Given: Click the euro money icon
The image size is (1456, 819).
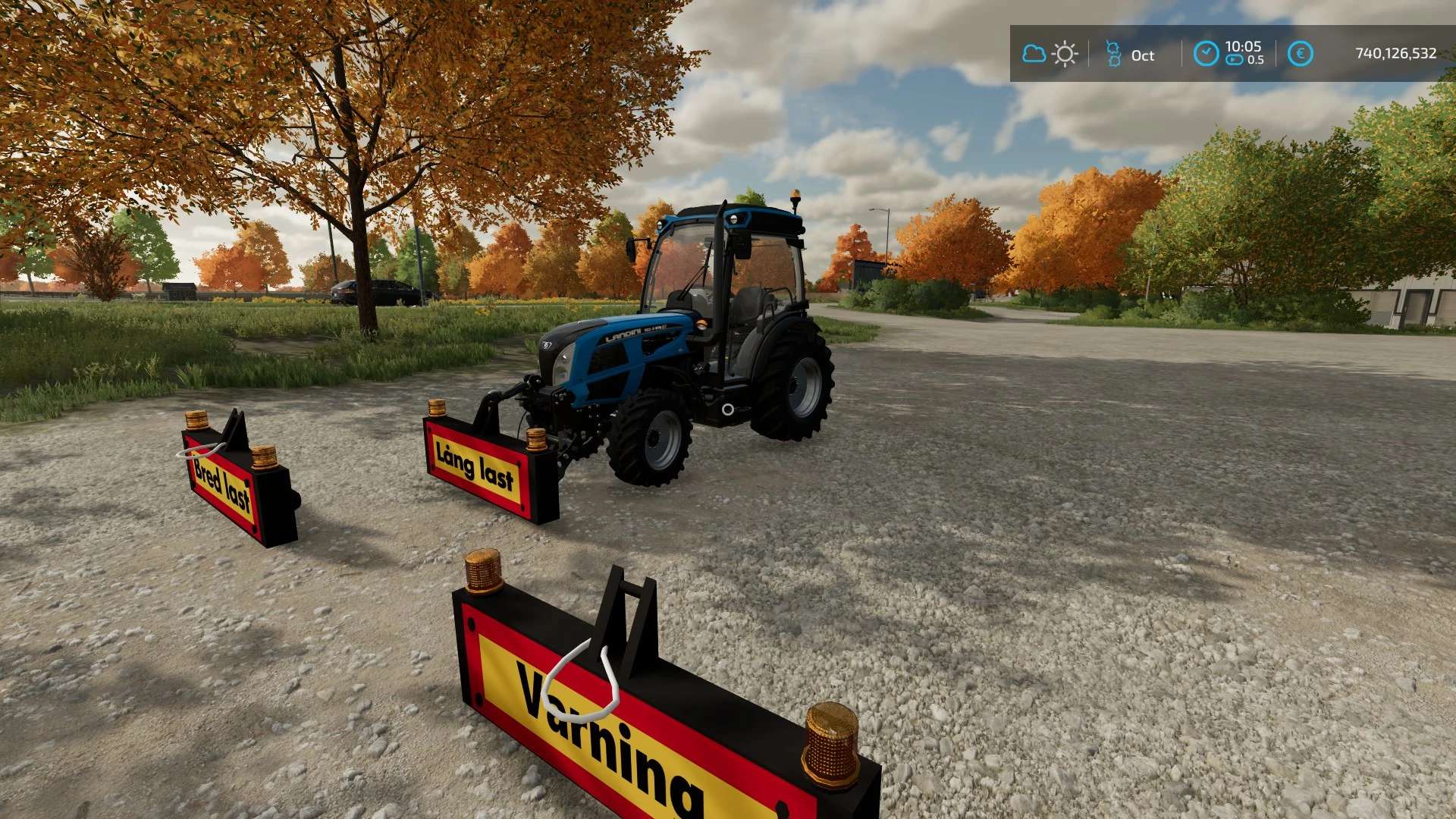Looking at the screenshot, I should point(1300,54).
